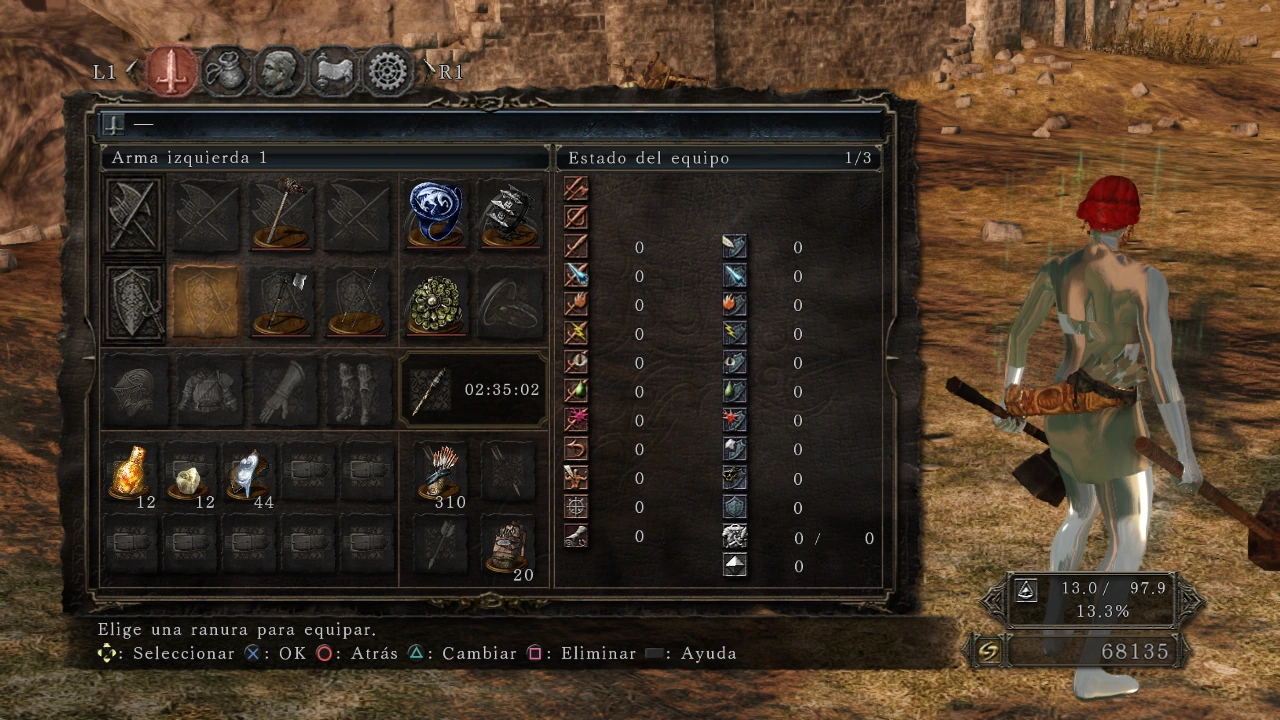Open the pouch inventory tab

point(226,72)
